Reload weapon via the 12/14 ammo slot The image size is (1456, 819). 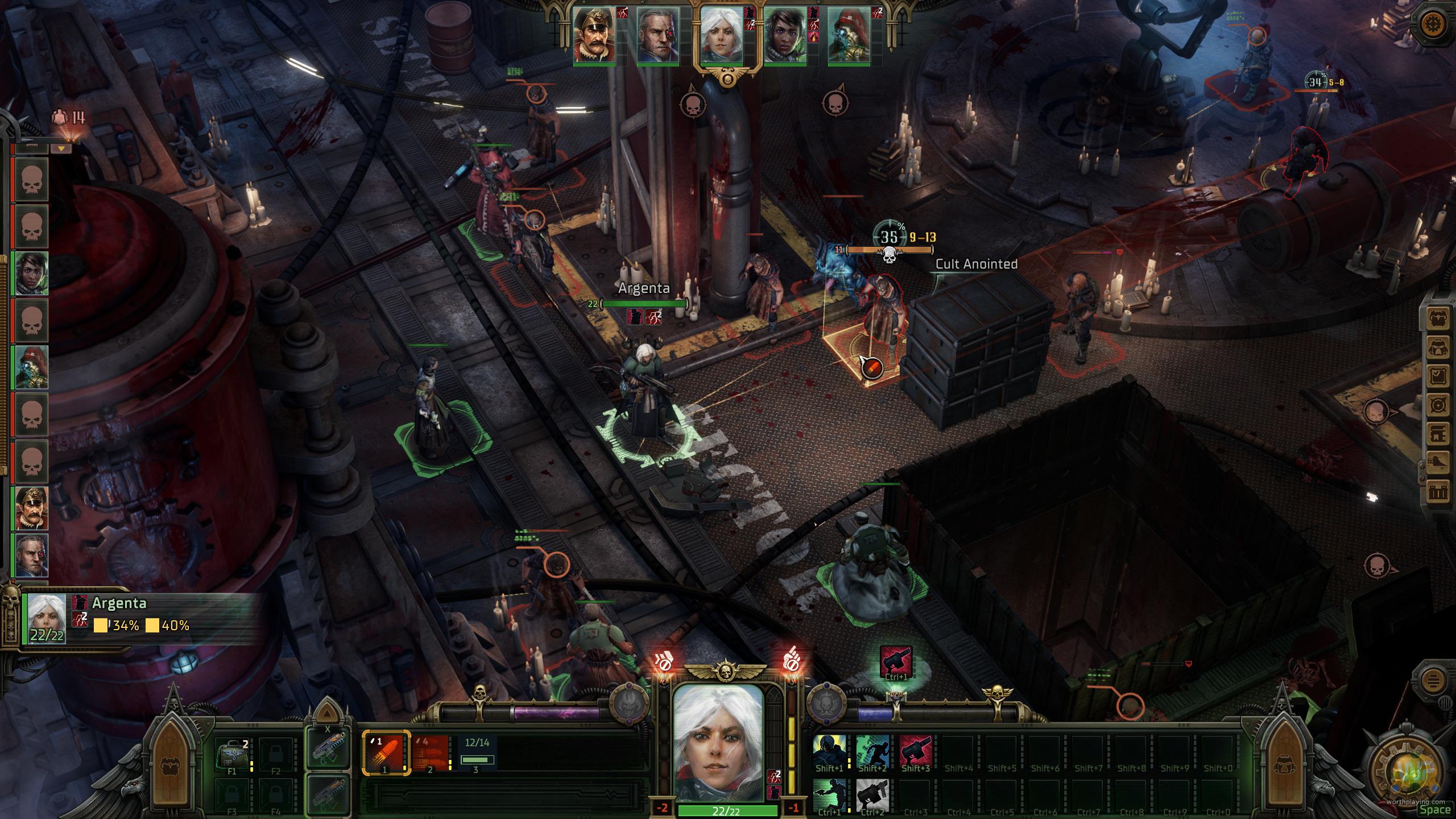click(477, 753)
